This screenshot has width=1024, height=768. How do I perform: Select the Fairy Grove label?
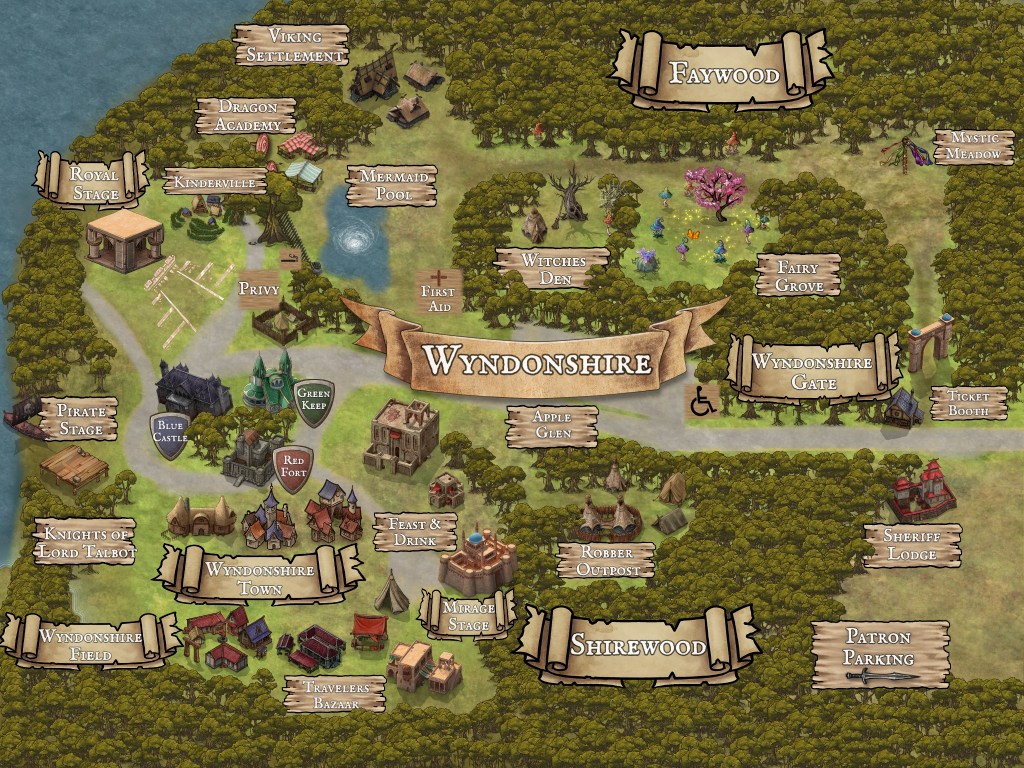[x=798, y=276]
